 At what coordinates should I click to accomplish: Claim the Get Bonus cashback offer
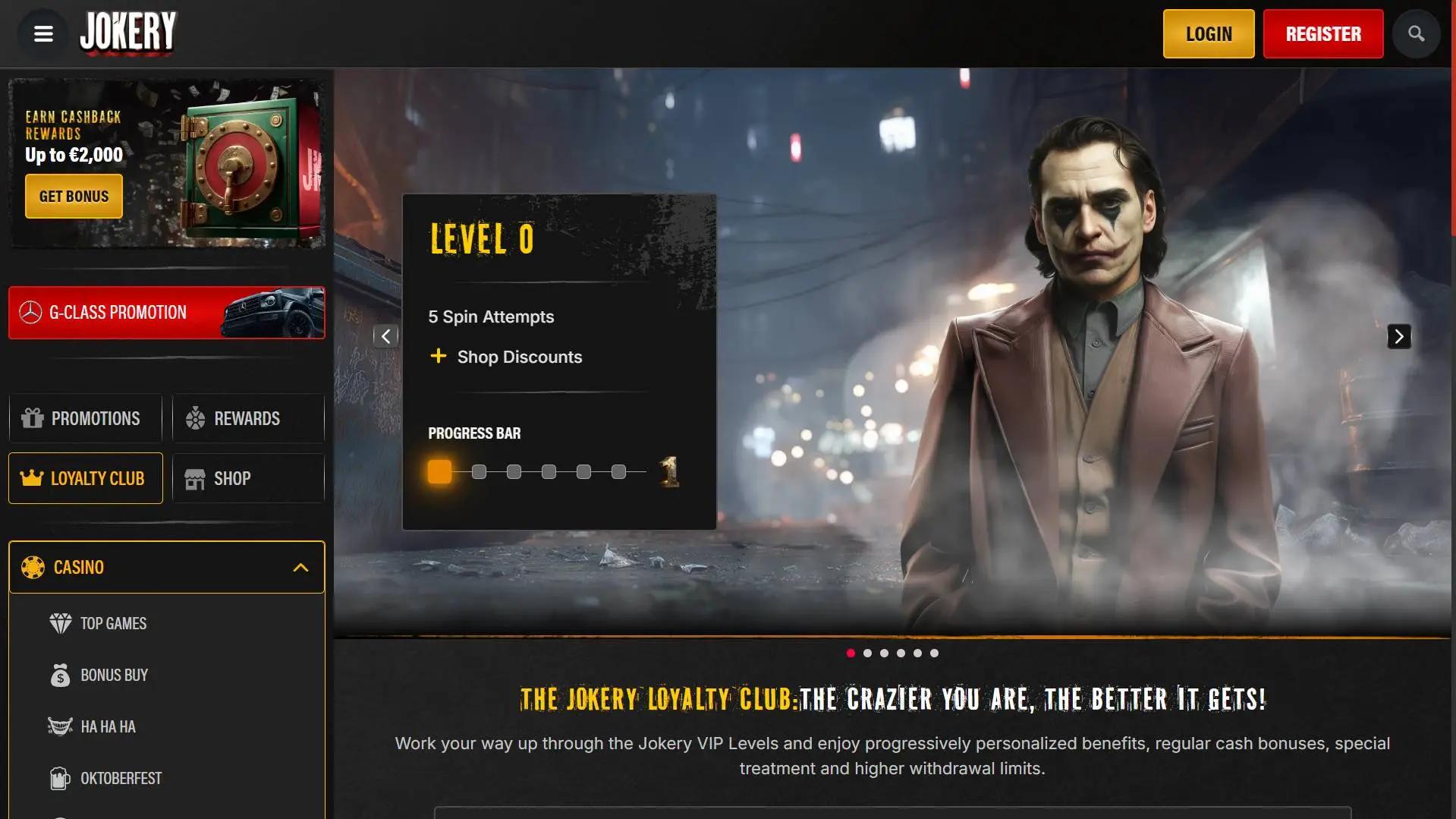[x=74, y=197]
